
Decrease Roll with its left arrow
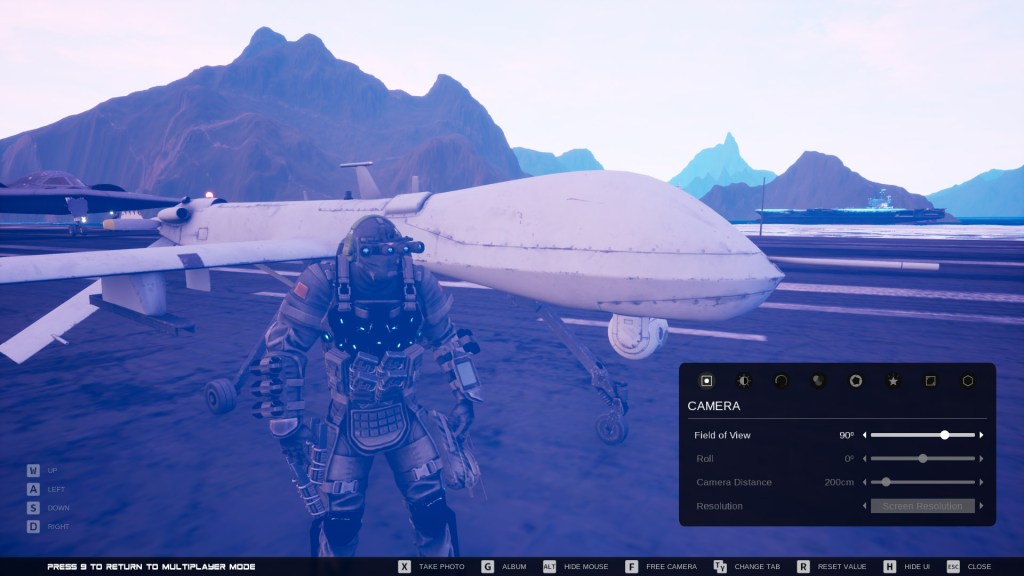[865, 459]
